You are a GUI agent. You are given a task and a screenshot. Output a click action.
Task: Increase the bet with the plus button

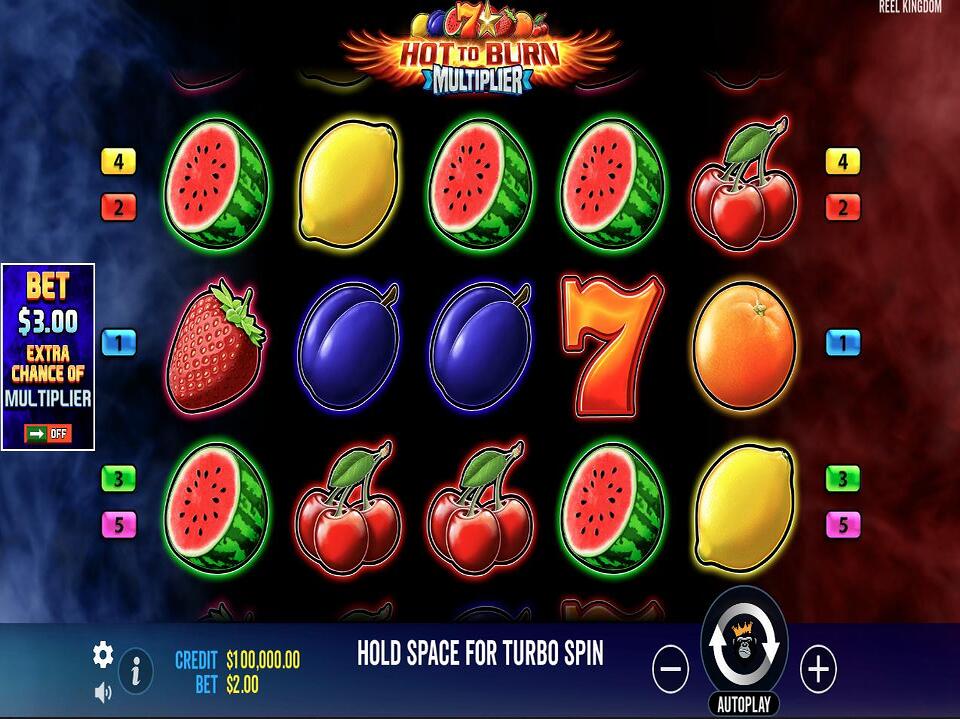pyautogui.click(x=818, y=669)
